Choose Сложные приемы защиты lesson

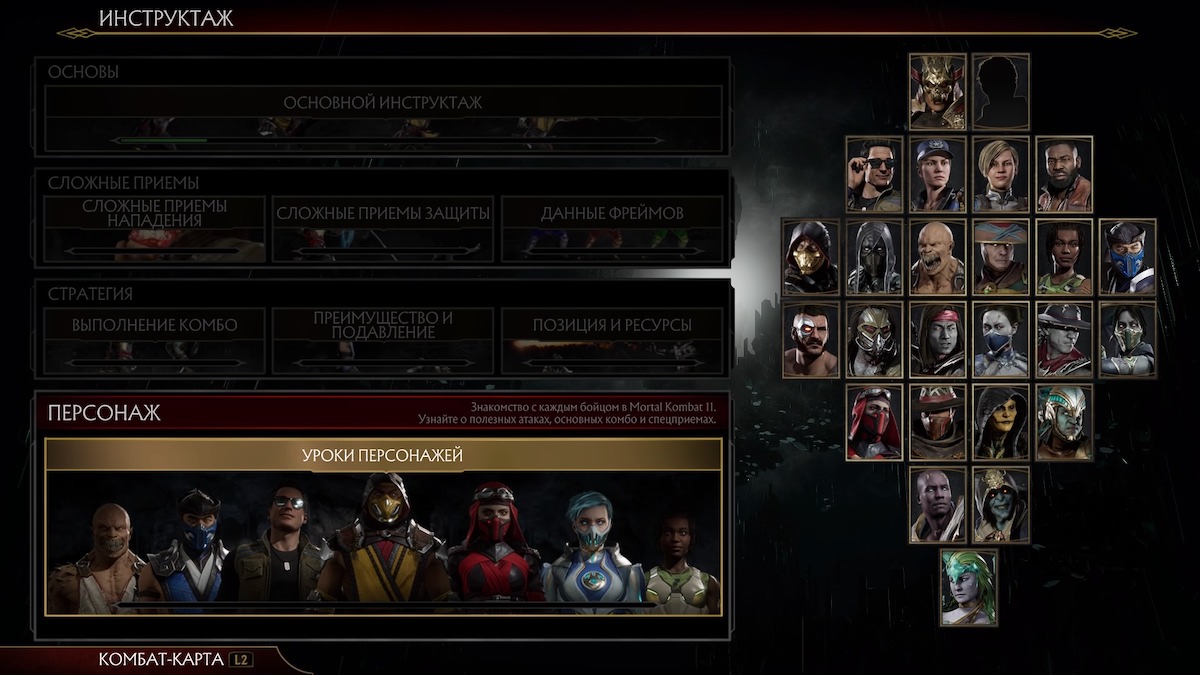coord(383,214)
